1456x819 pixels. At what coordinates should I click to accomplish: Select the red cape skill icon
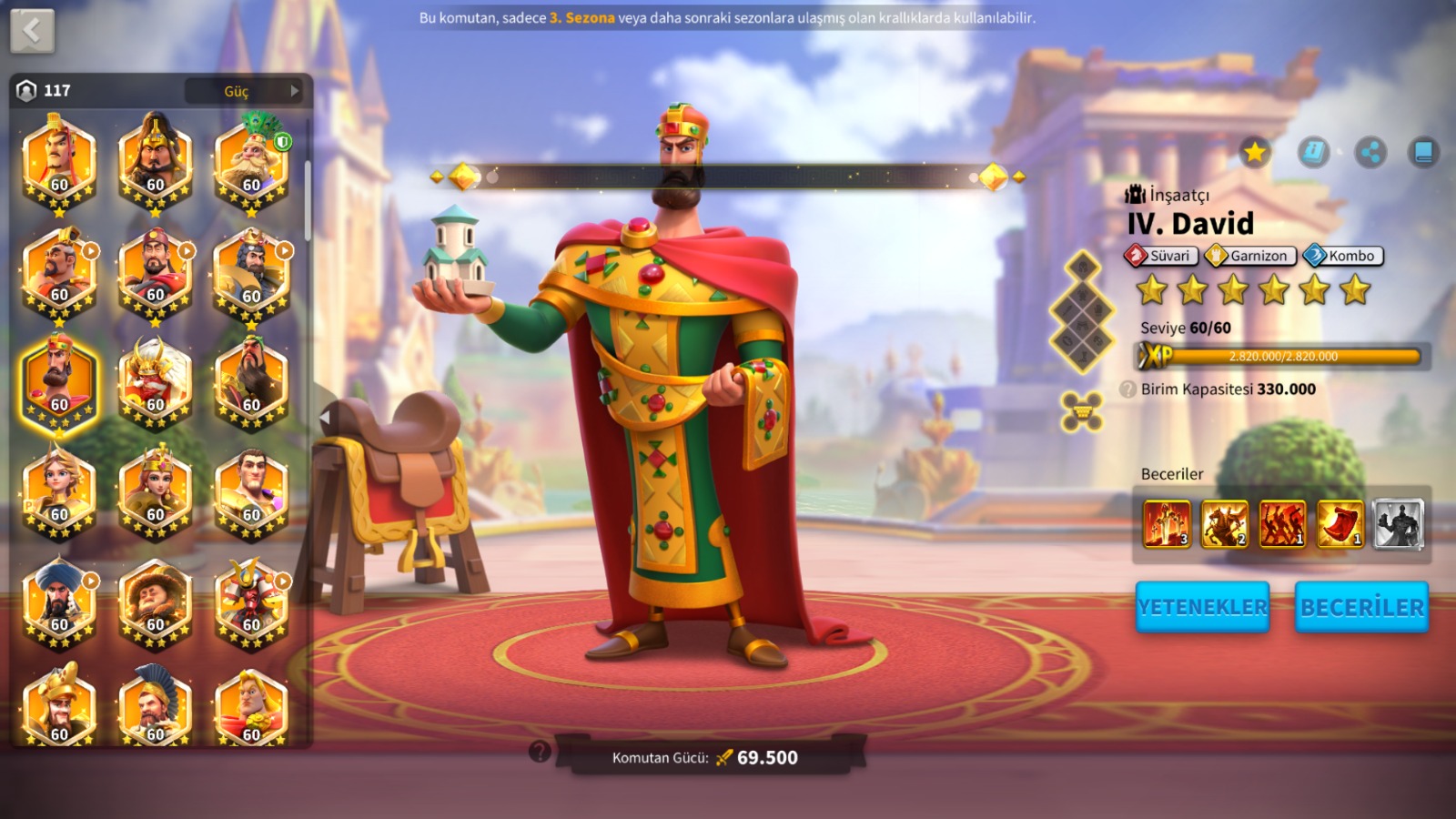point(1340,524)
